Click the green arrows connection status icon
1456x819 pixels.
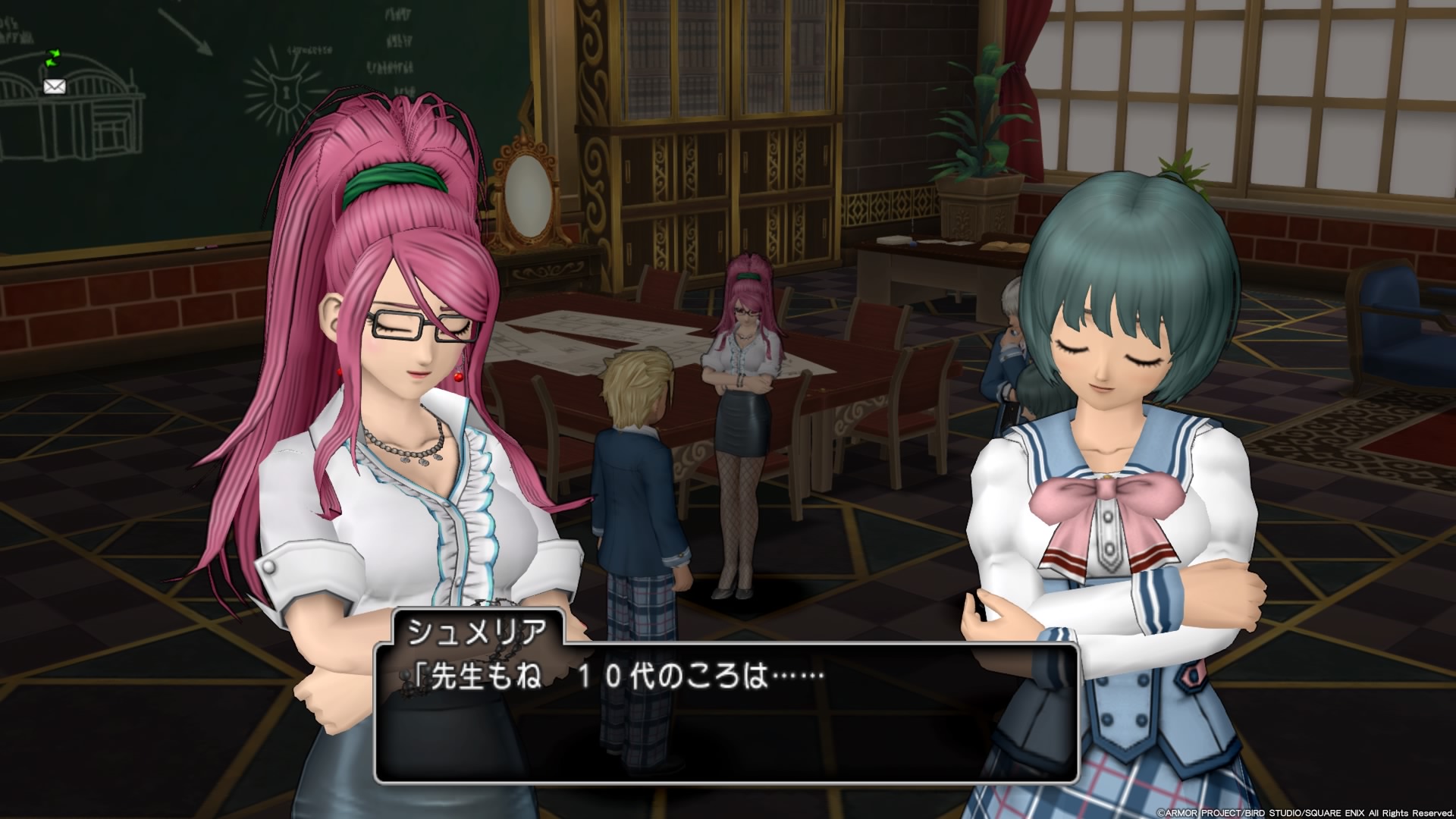[53, 58]
